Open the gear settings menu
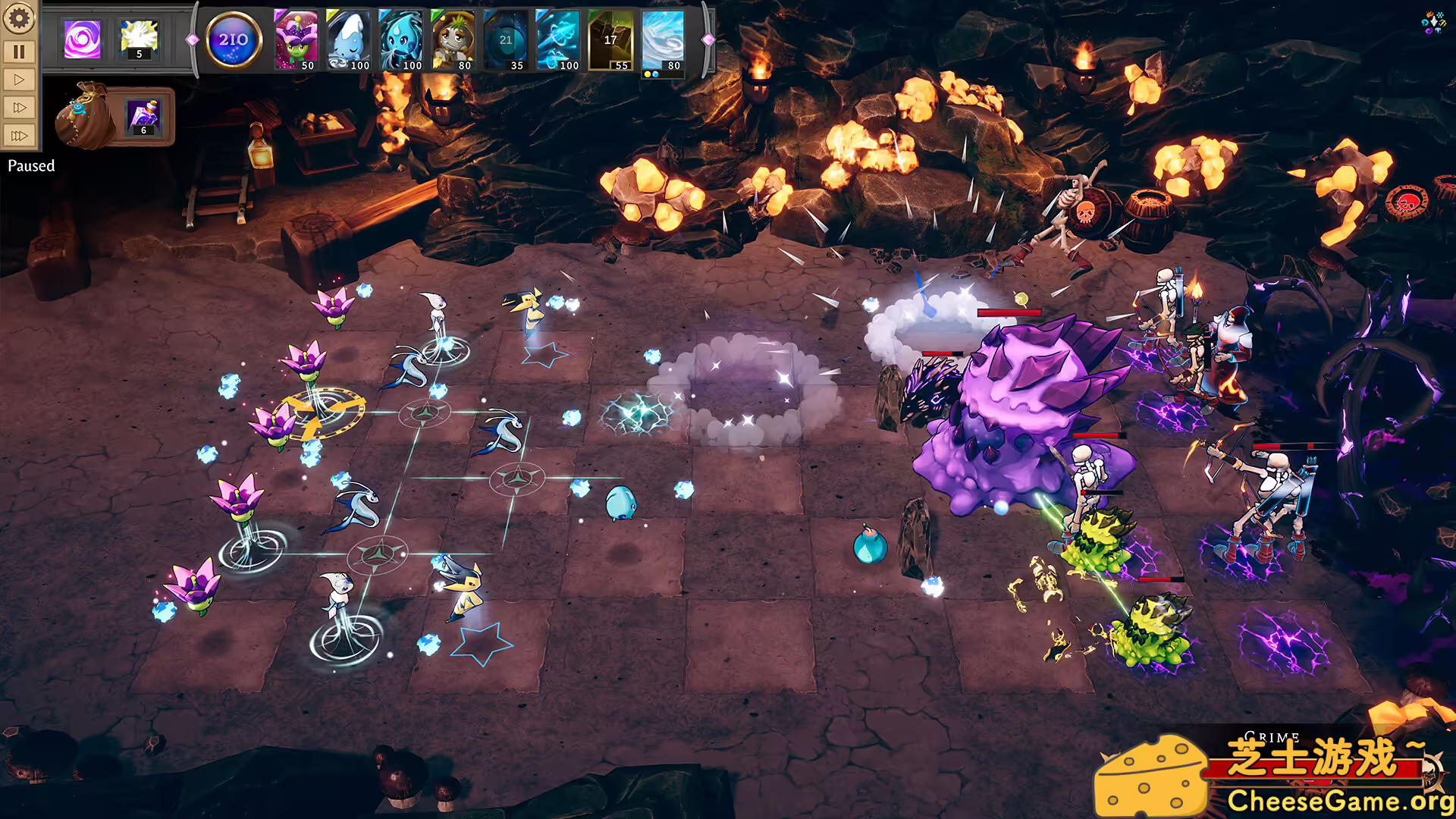The image size is (1456, 819). point(19,18)
